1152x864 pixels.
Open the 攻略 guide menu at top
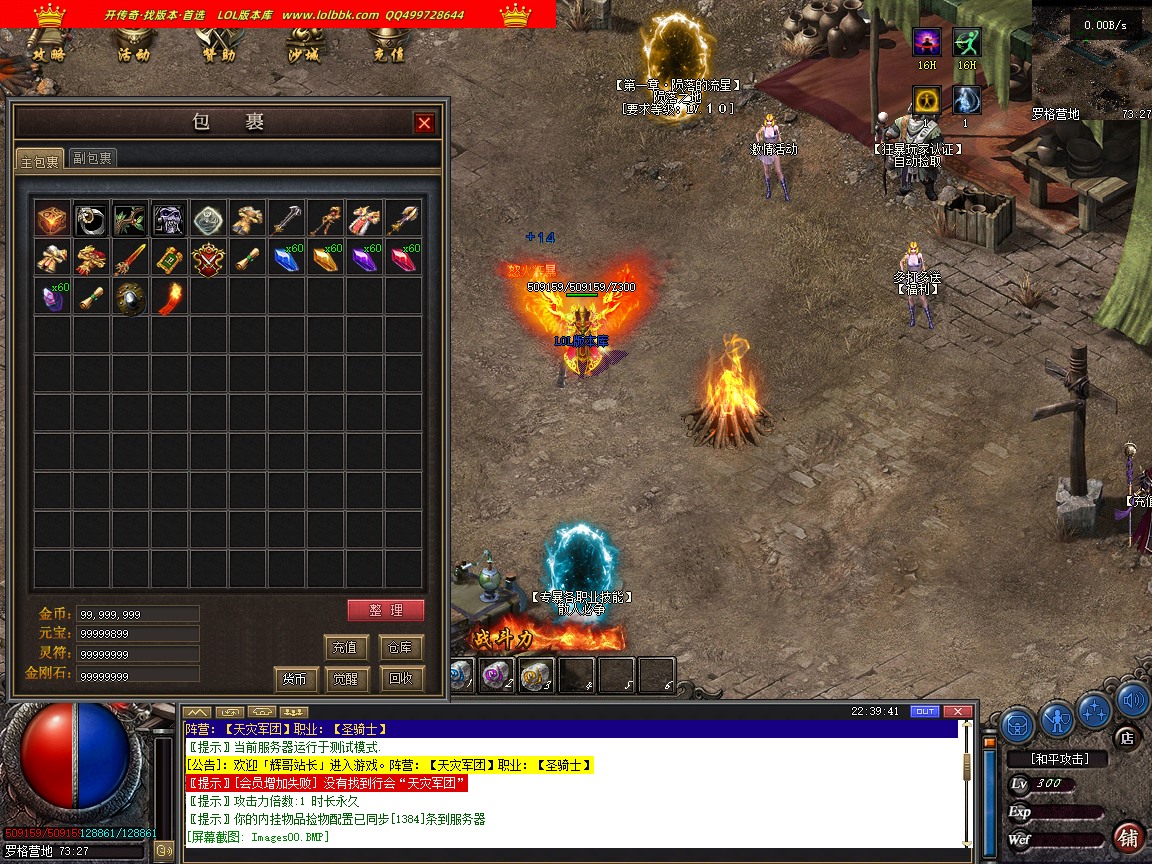tap(48, 54)
